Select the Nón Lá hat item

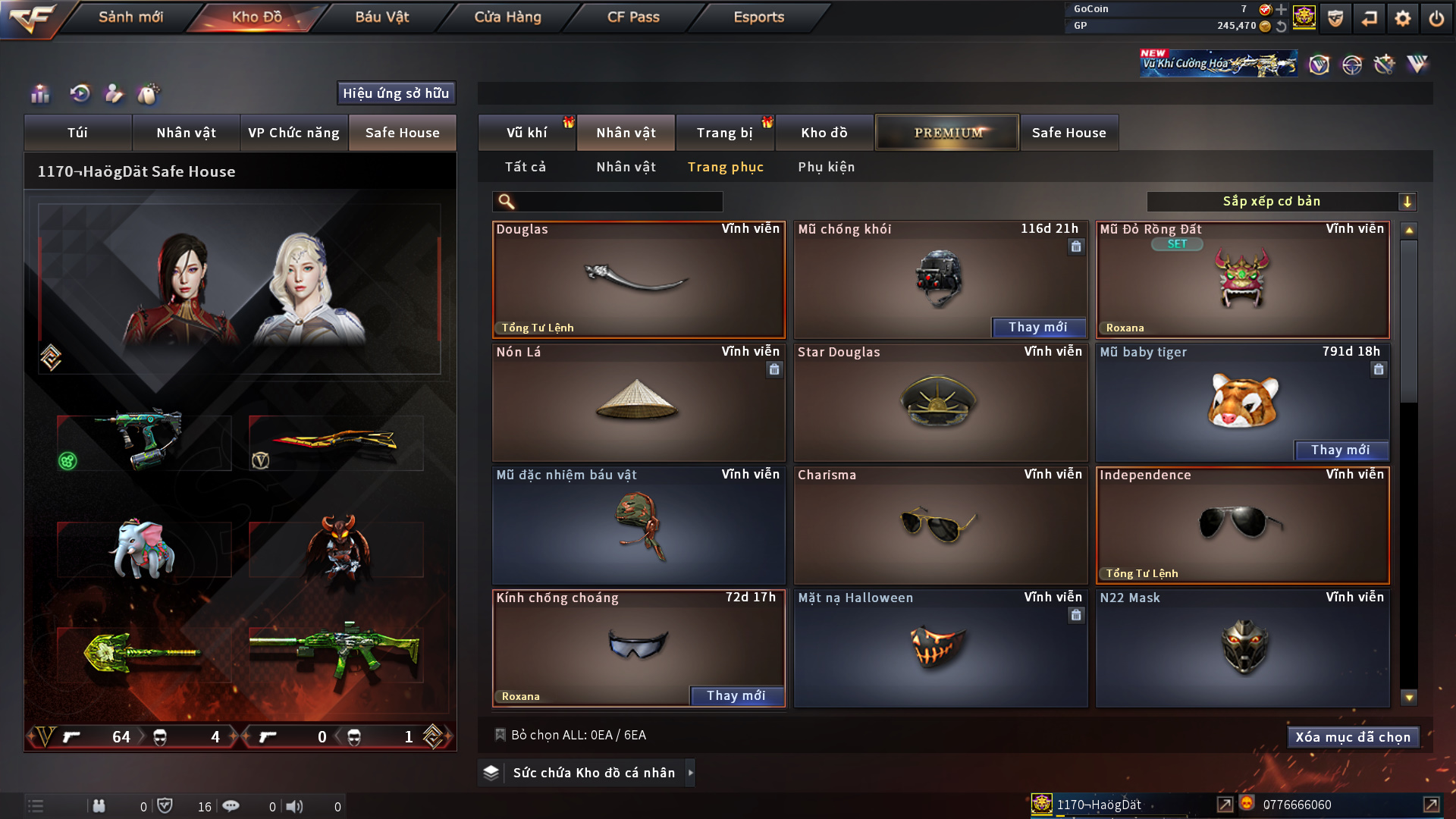point(638,403)
